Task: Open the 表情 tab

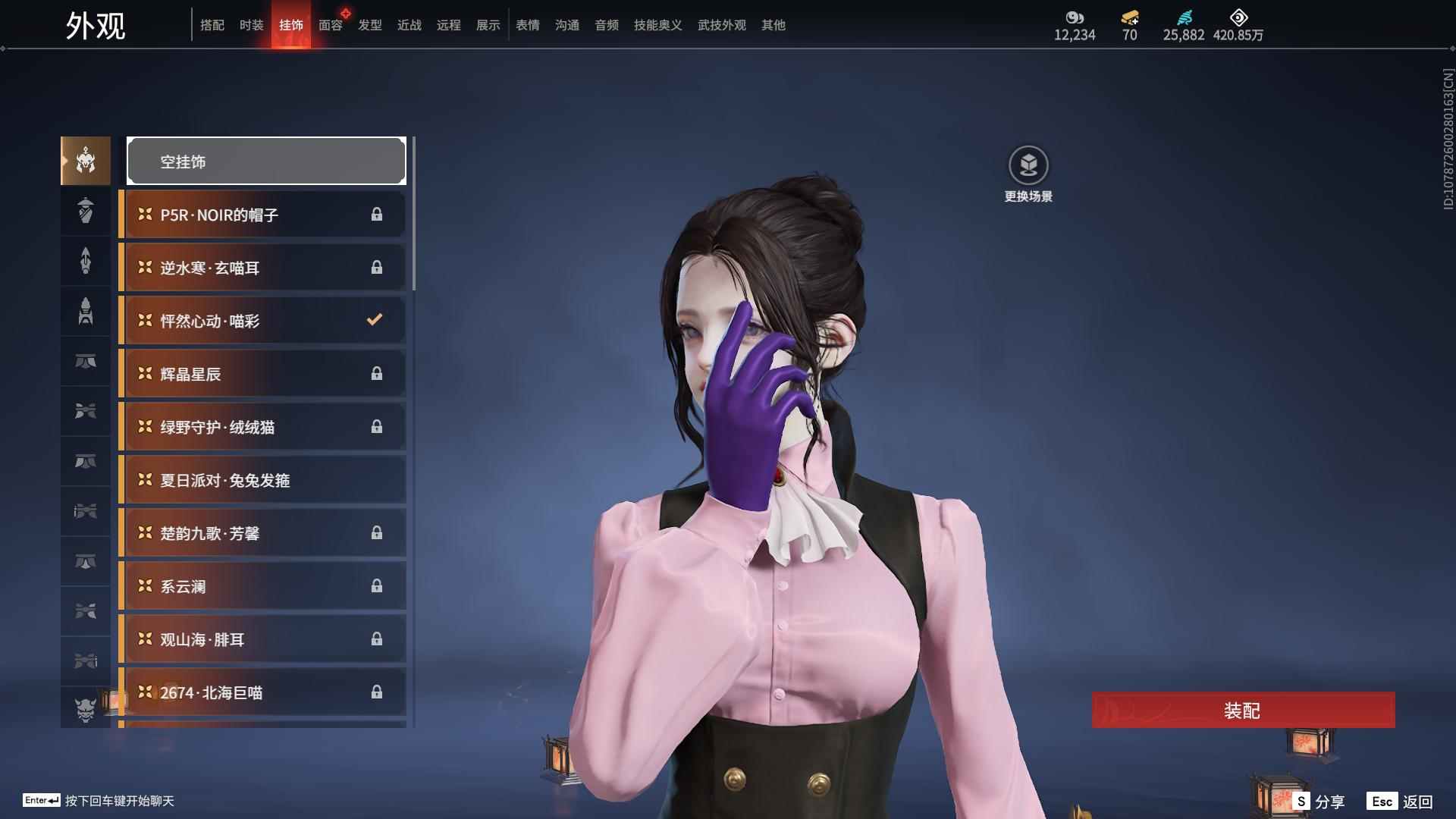Action: click(527, 25)
